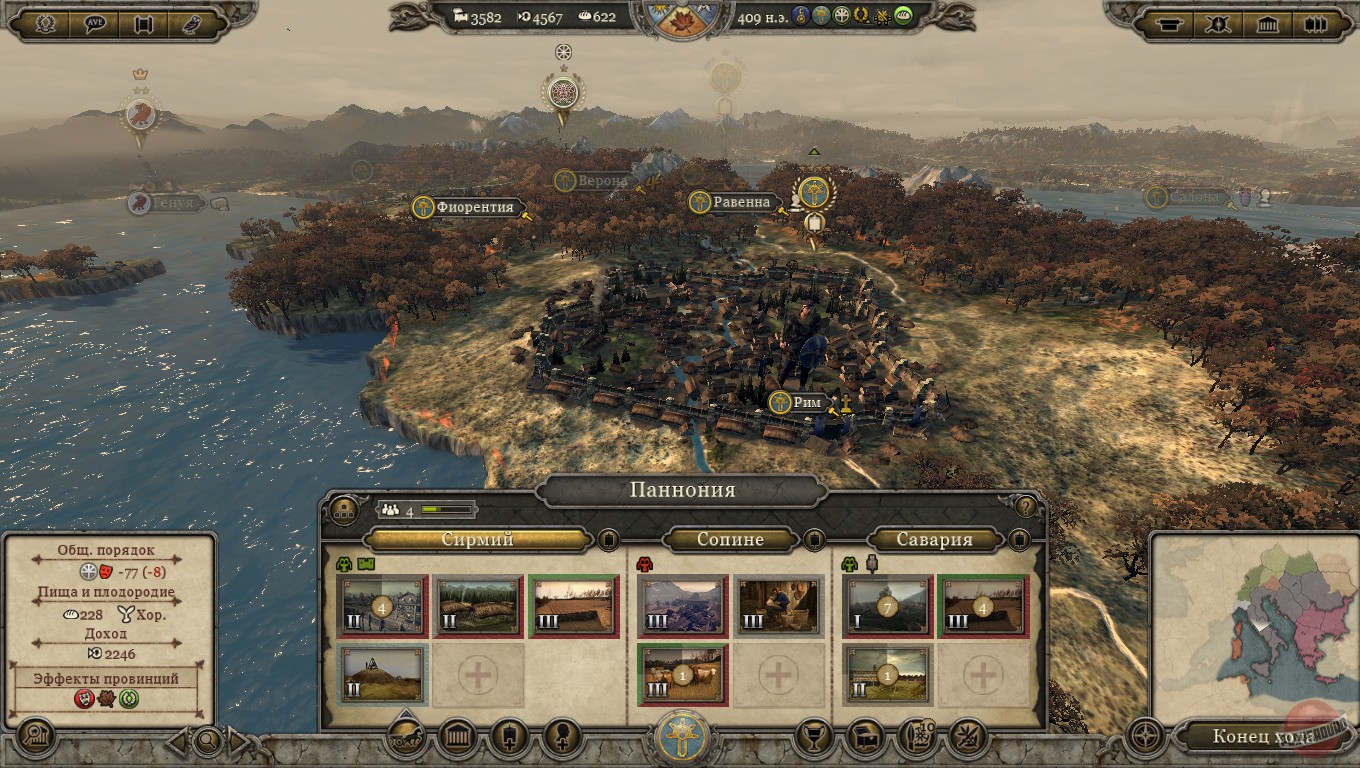
Task: Switch to the Сопине settlement tab
Action: click(x=730, y=540)
